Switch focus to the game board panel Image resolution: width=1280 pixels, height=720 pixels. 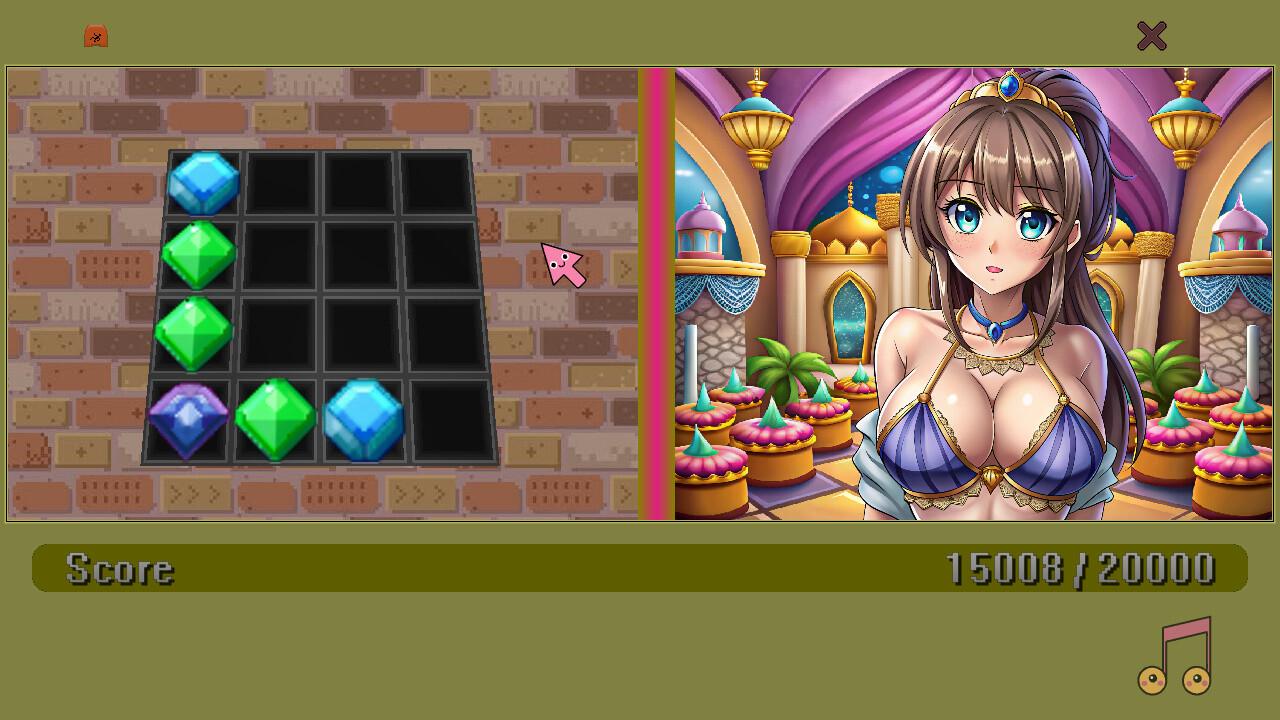tap(320, 290)
